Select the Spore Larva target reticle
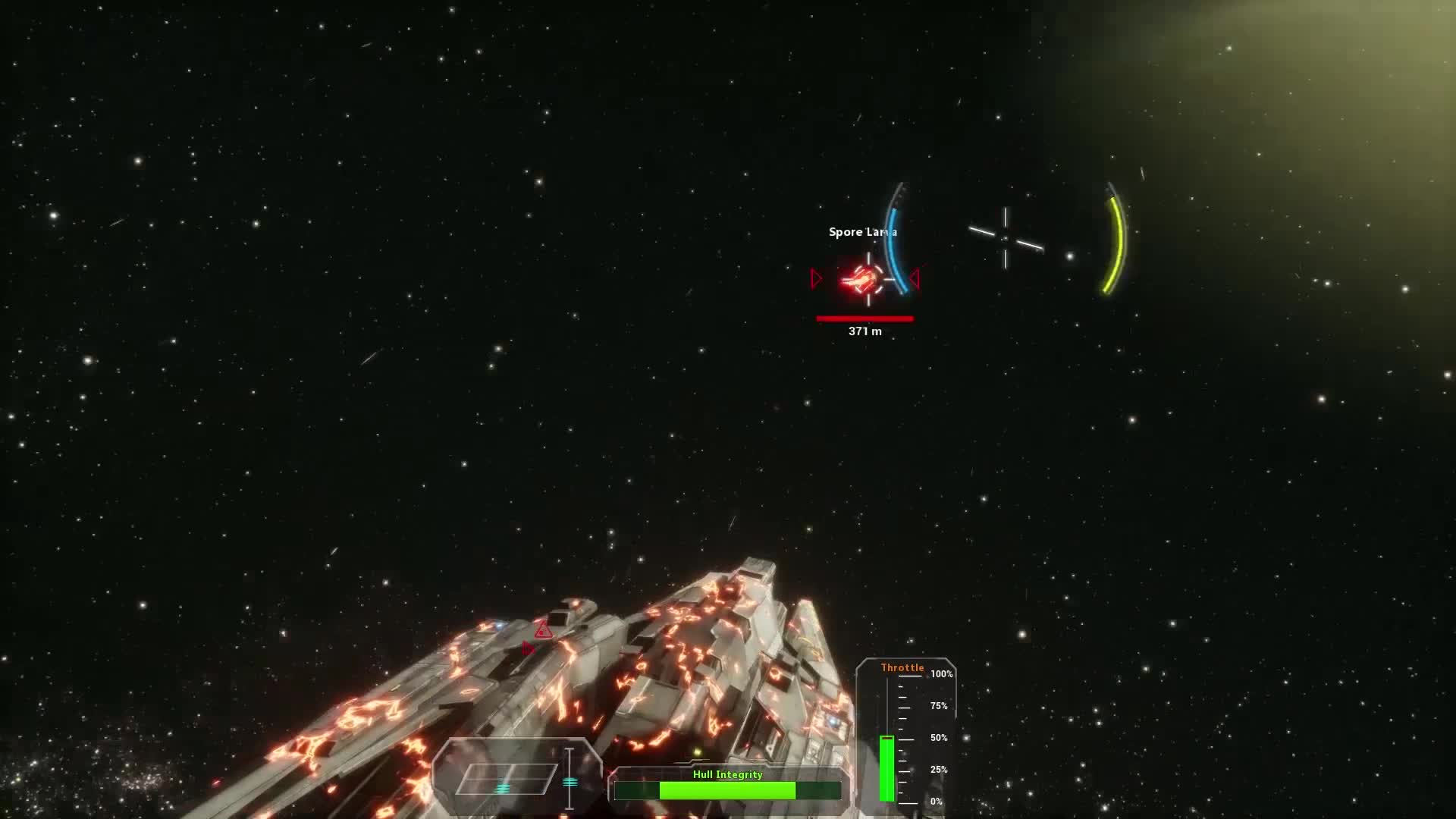Image resolution: width=1456 pixels, height=819 pixels. (x=868, y=278)
